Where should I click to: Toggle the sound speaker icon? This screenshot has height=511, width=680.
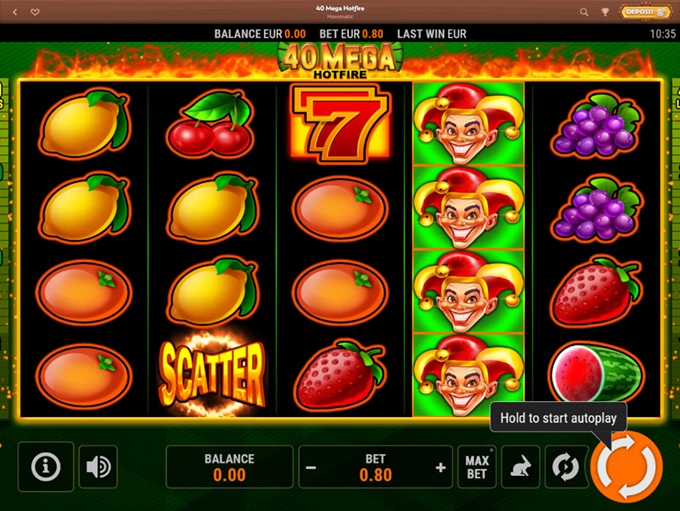pos(98,467)
